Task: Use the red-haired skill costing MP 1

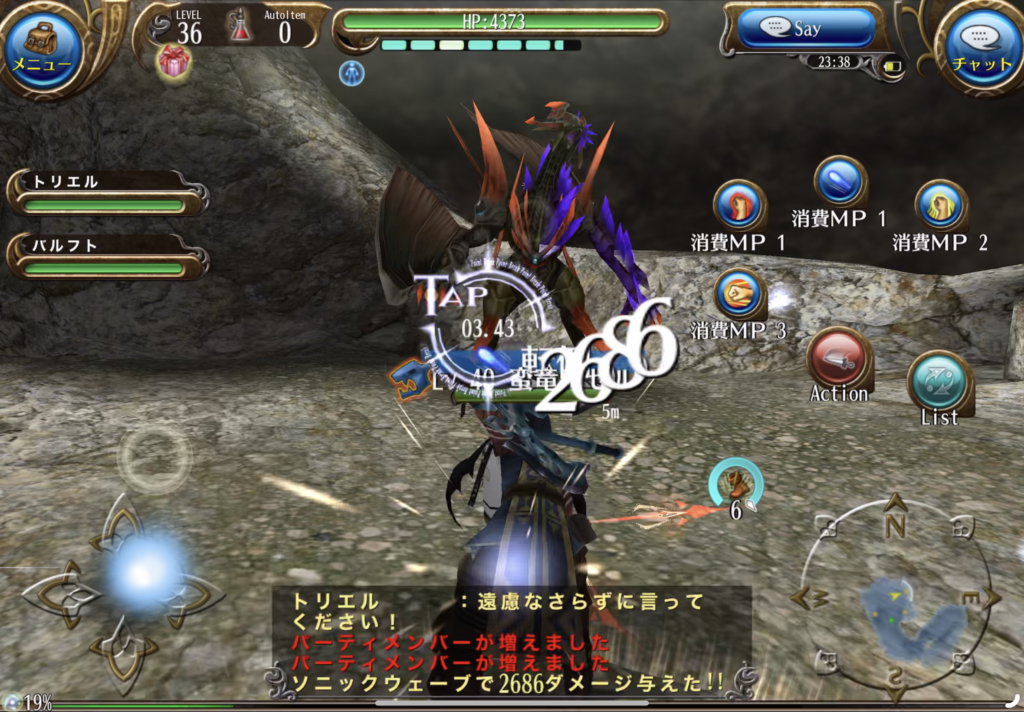Action: coord(739,206)
